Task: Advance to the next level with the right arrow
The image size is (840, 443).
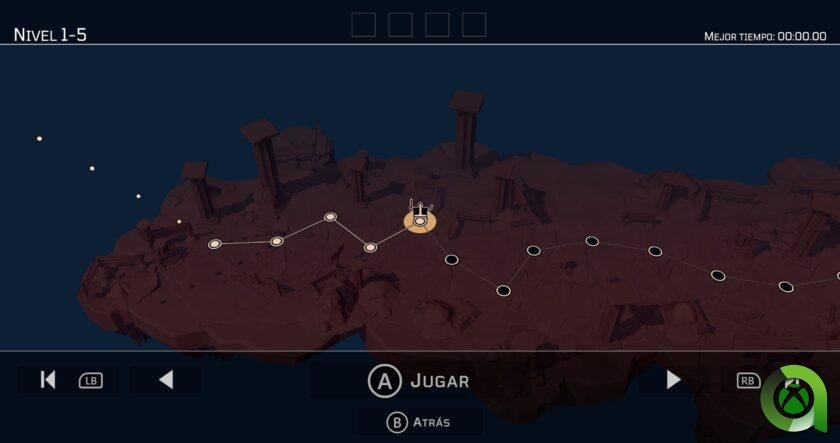Action: [673, 380]
